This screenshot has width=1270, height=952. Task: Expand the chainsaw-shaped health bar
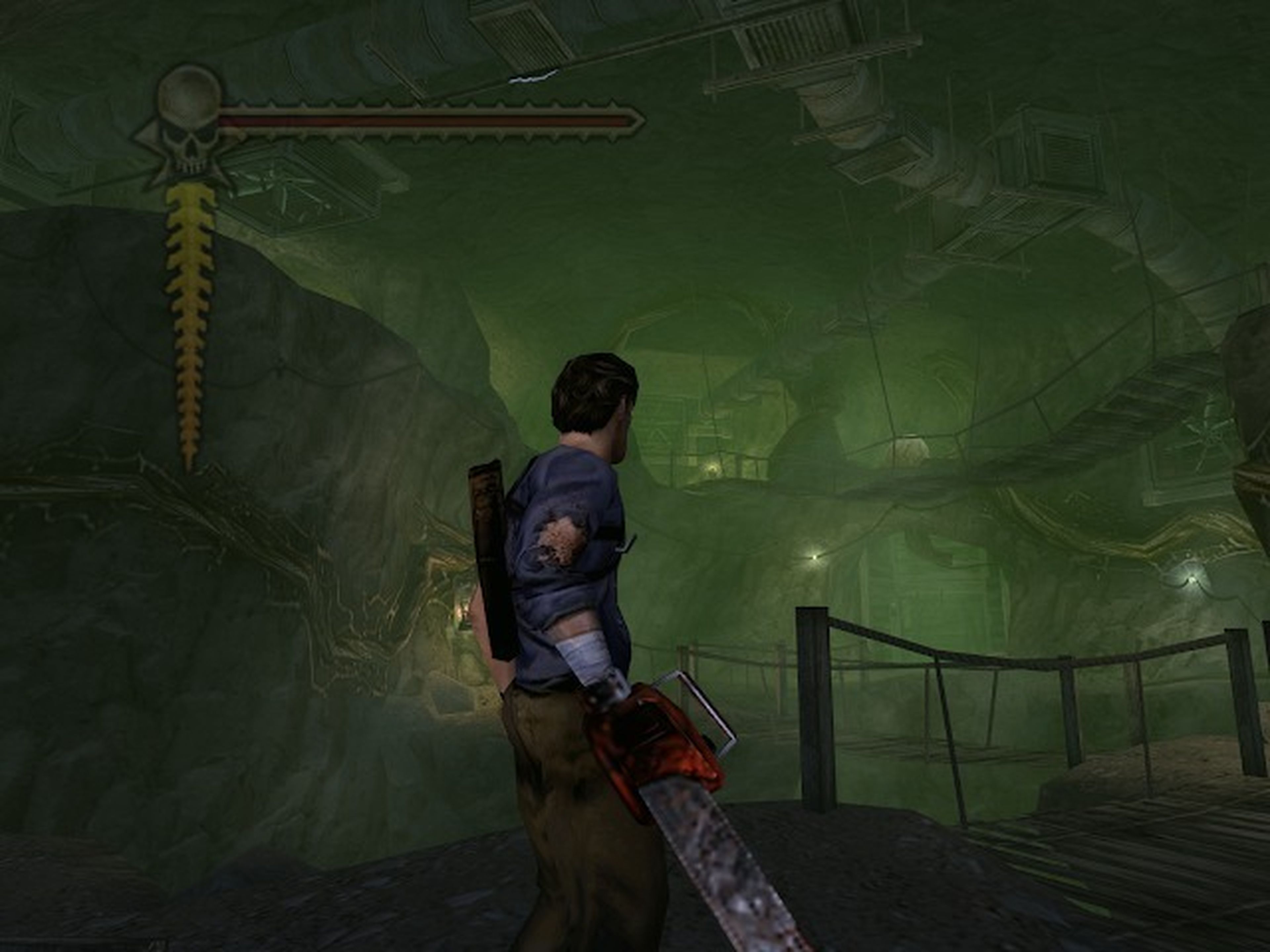tap(431, 121)
